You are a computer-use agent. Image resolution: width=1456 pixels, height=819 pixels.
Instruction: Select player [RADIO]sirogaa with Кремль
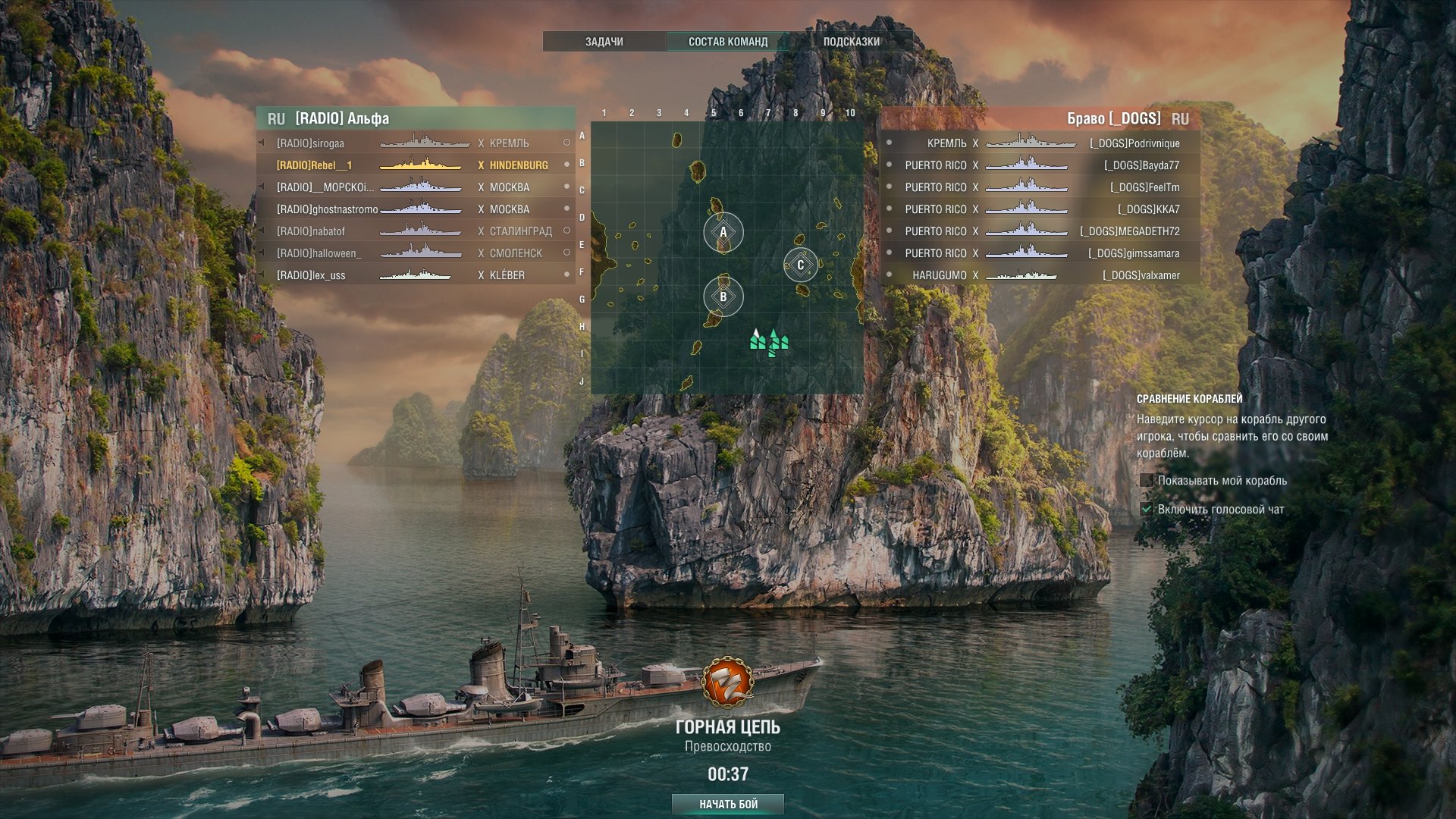[x=416, y=143]
